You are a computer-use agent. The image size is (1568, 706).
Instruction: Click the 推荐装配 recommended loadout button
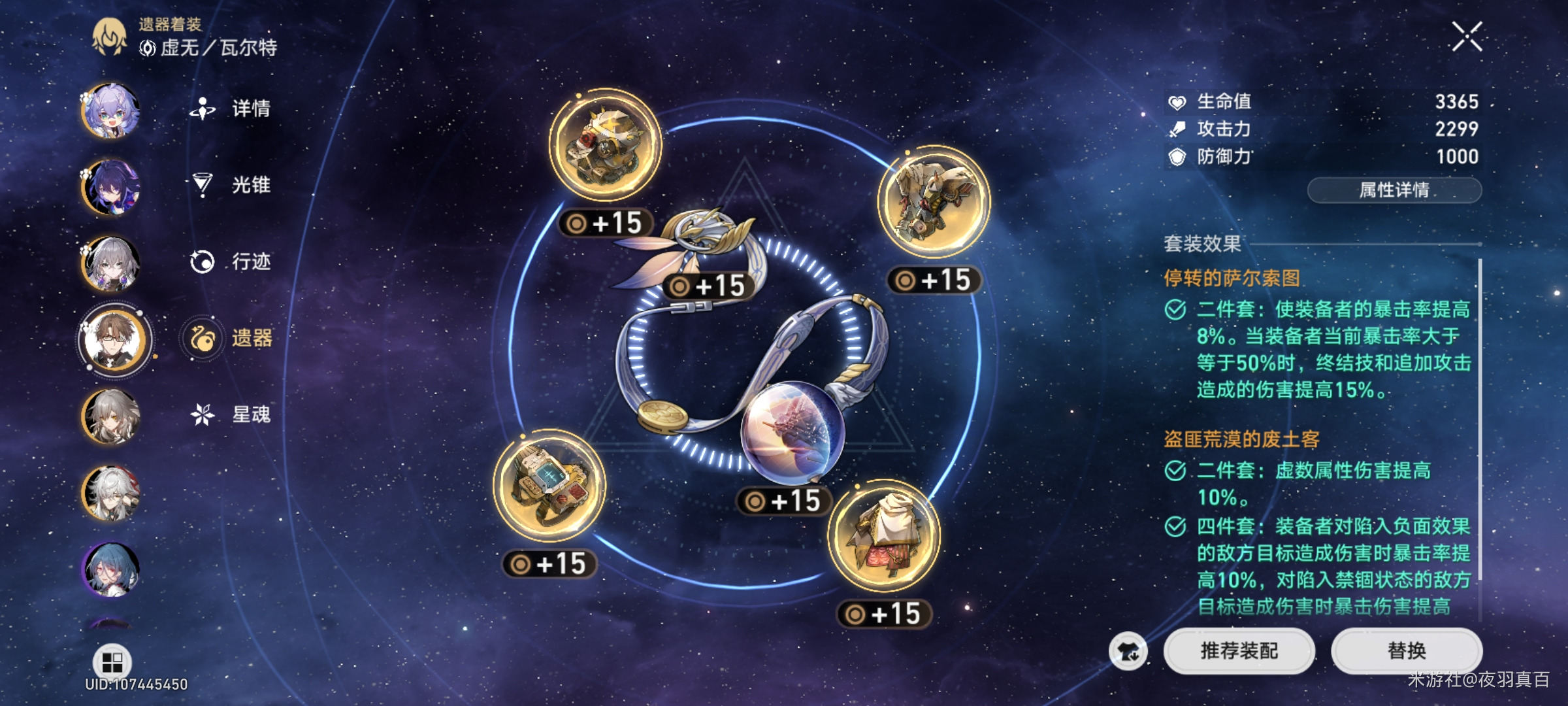pos(1239,650)
